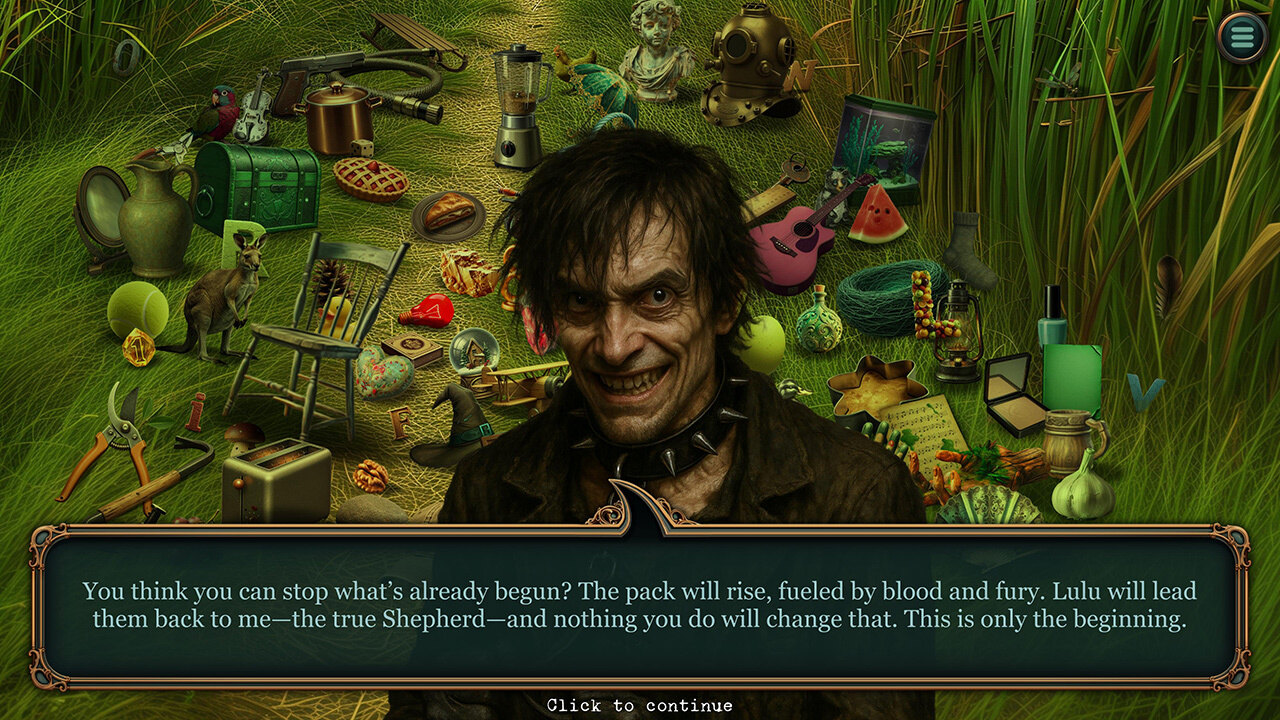This screenshot has width=1280, height=720.
Task: Click the dialogue box to continue
Action: pos(640,605)
